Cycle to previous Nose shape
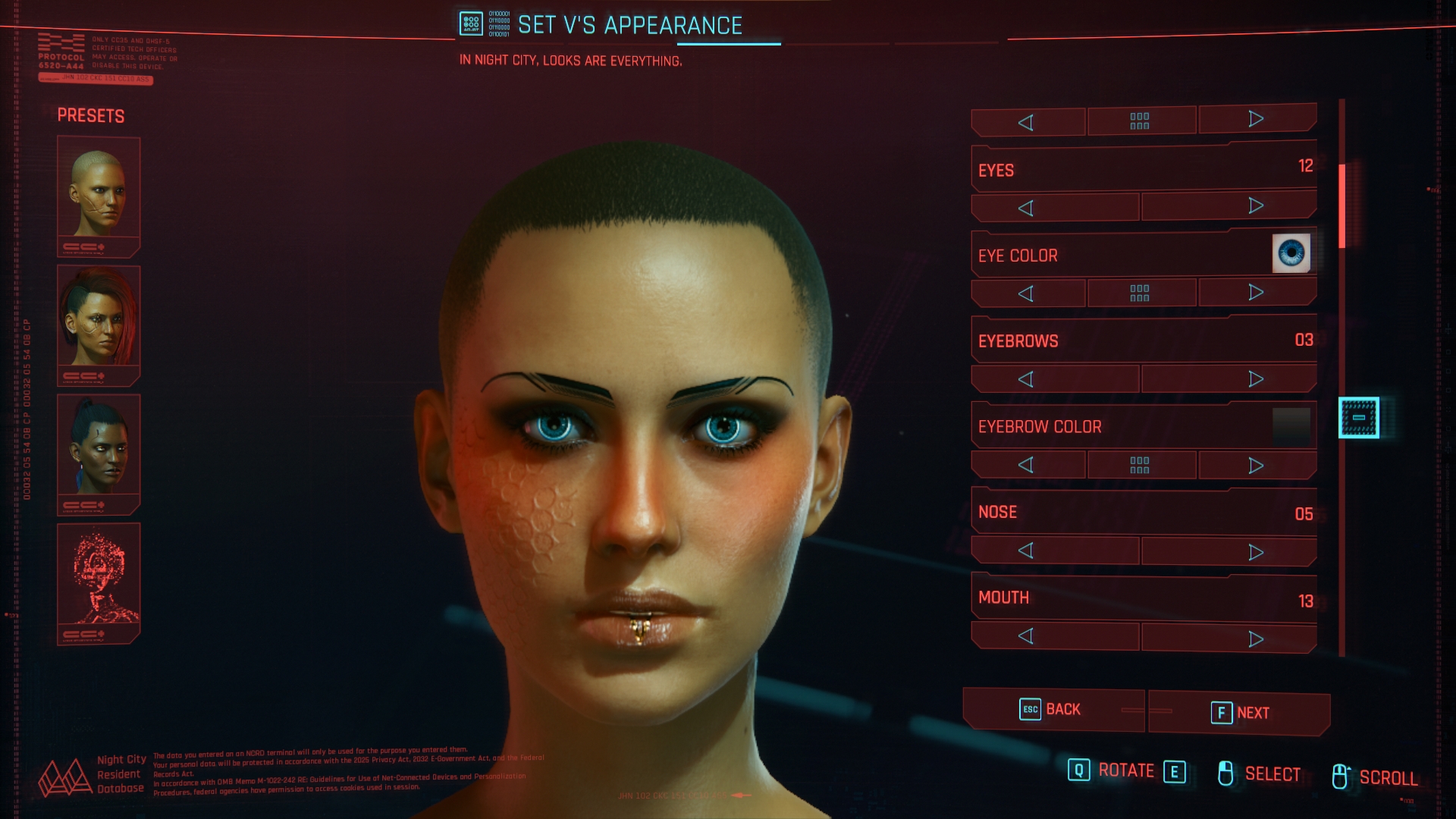The width and height of the screenshot is (1456, 819). 1026,551
